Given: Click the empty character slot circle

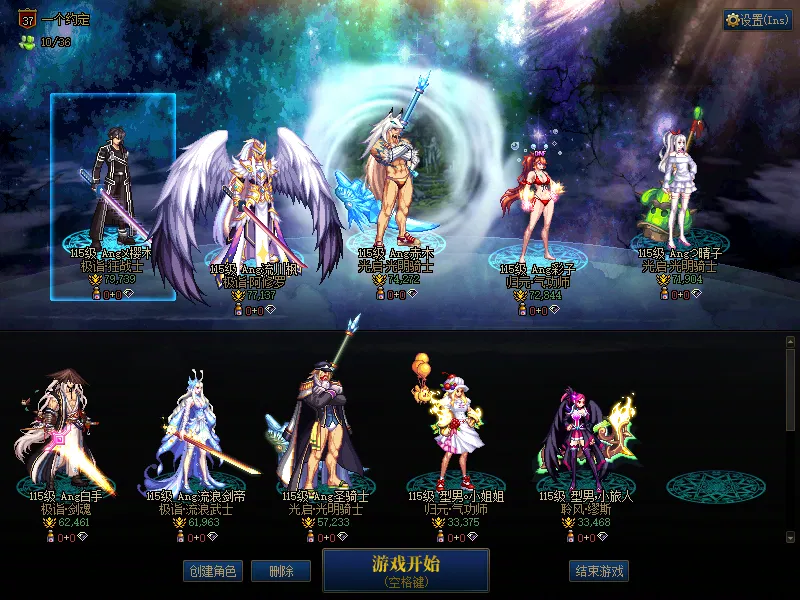Looking at the screenshot, I should (x=708, y=487).
